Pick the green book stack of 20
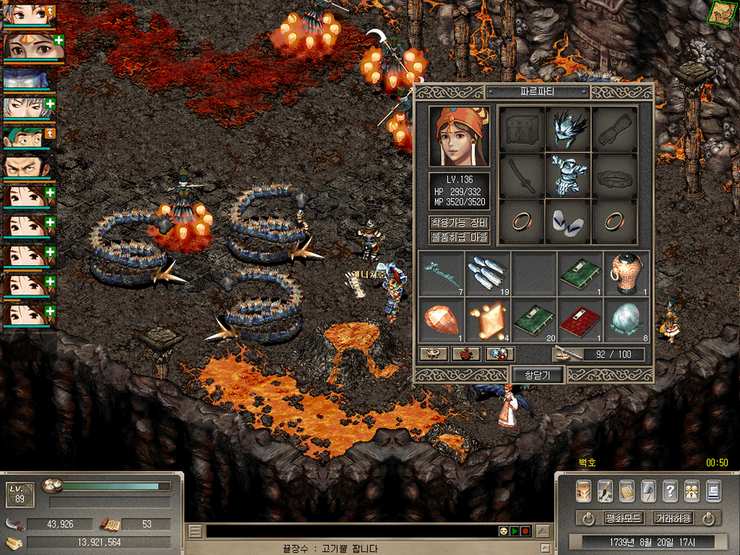The height and width of the screenshot is (555, 740). tap(533, 323)
